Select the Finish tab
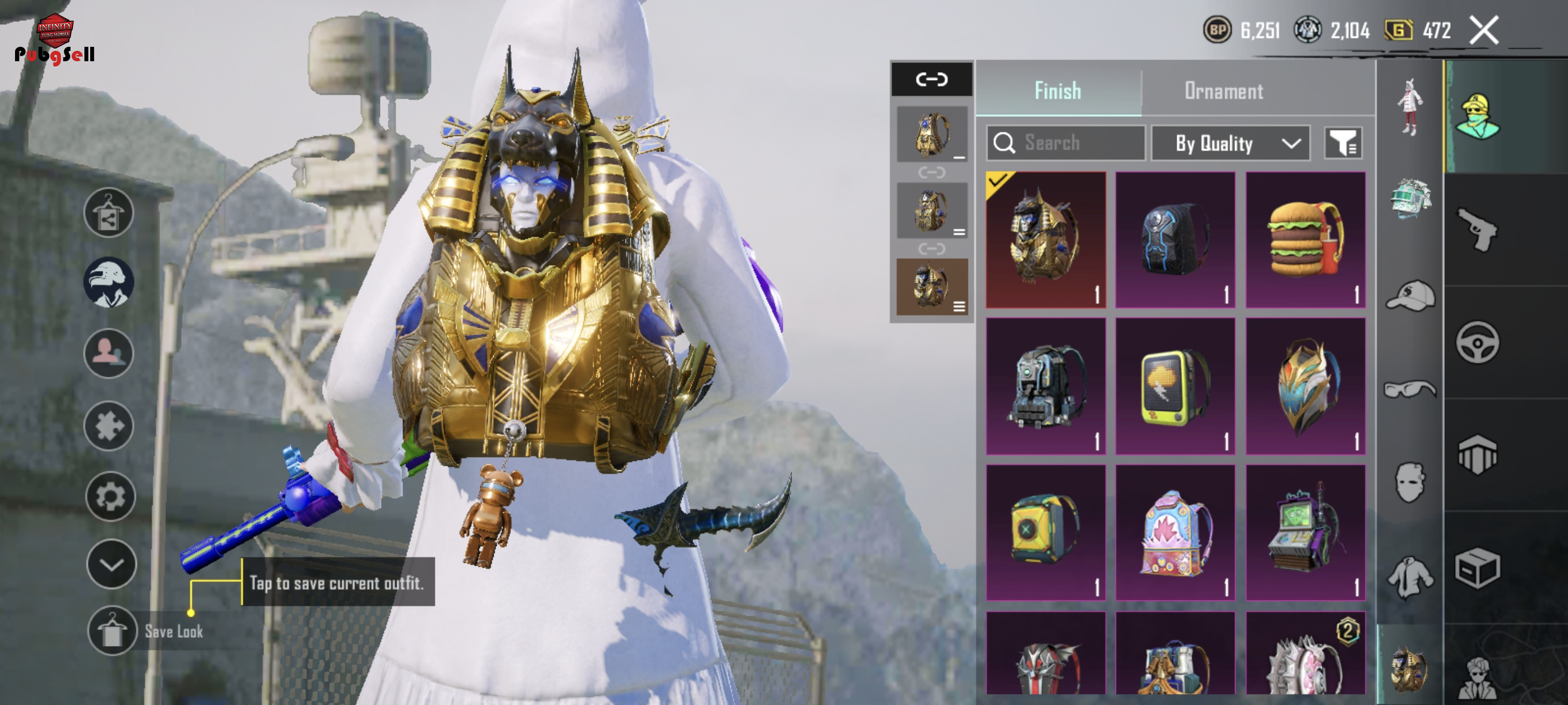Screen dimensions: 1568x705 pos(1057,91)
